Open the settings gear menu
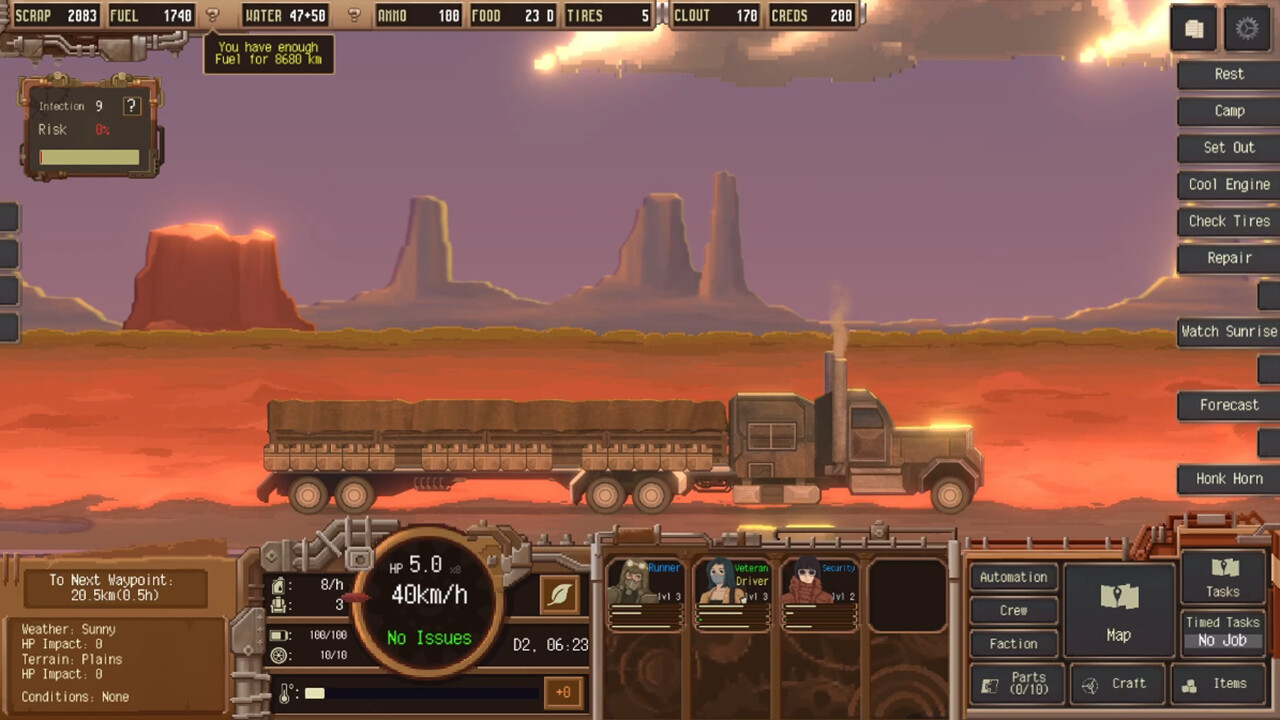The image size is (1280, 720). [x=1247, y=29]
